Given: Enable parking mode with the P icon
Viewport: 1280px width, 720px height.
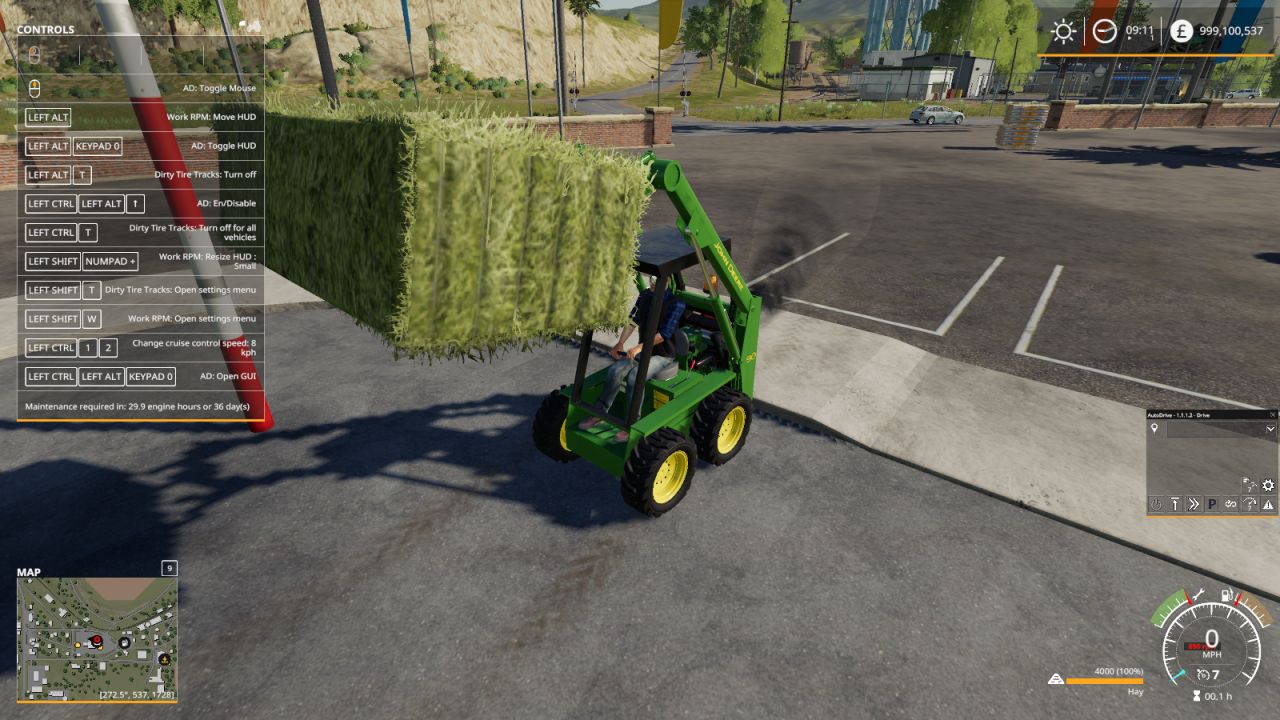Looking at the screenshot, I should (x=1213, y=503).
